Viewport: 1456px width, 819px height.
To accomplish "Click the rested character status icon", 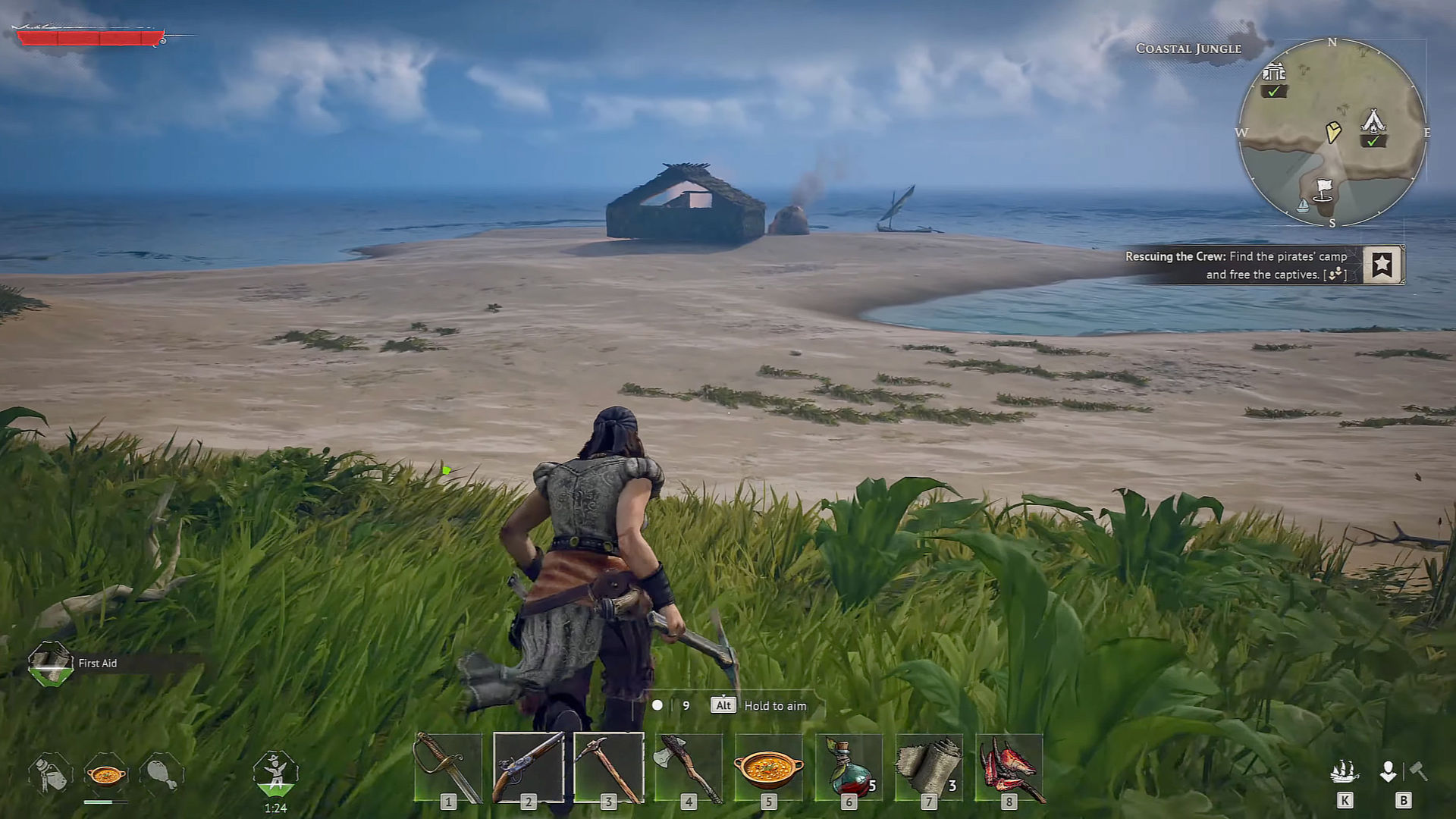I will (275, 773).
